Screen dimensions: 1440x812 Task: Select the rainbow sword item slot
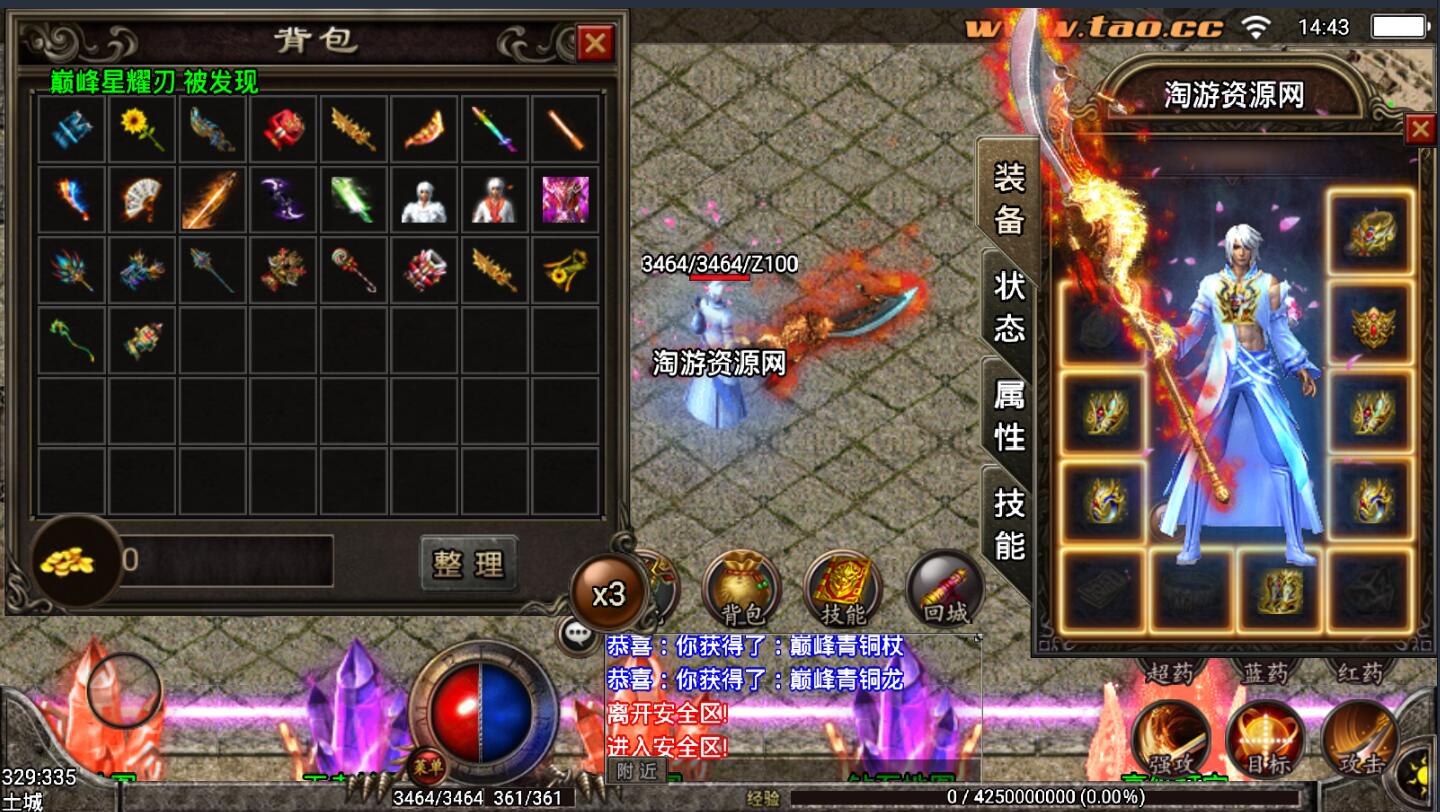pos(495,130)
